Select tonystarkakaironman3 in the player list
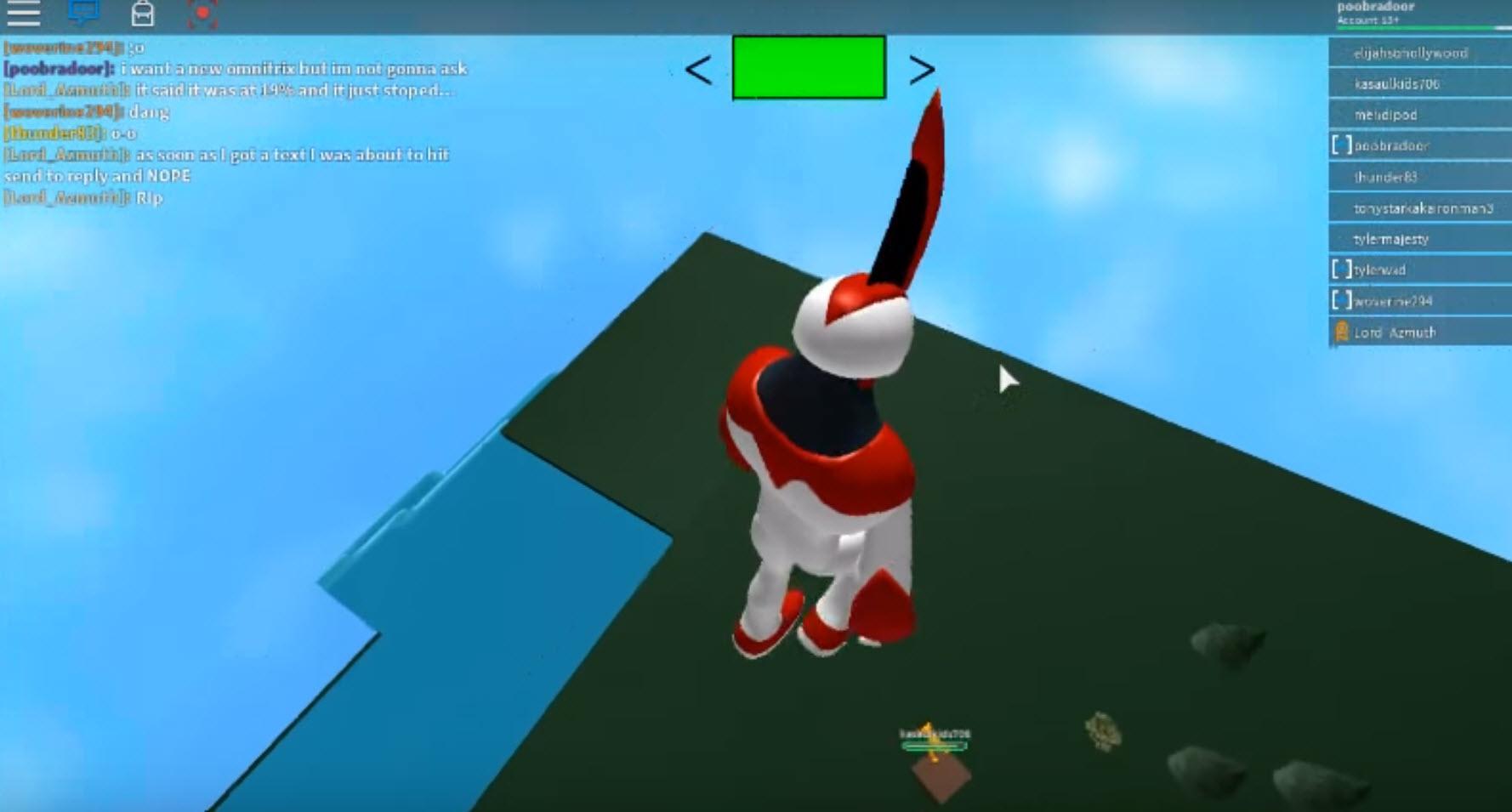Image resolution: width=1512 pixels, height=812 pixels. click(x=1418, y=207)
